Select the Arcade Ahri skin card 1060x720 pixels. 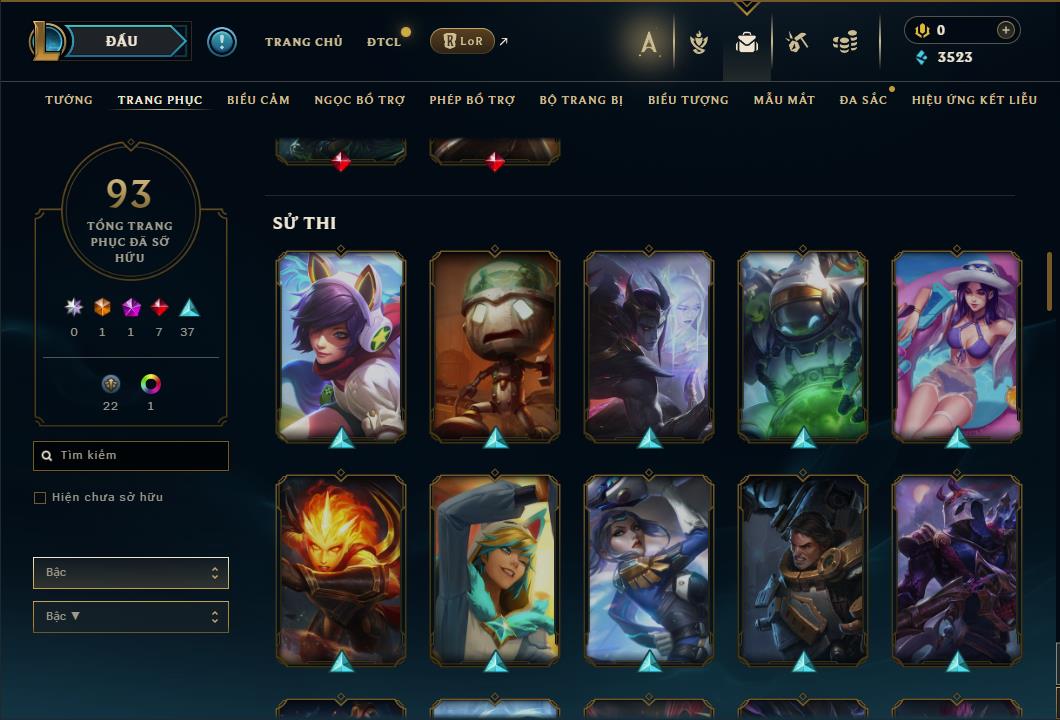coord(341,345)
